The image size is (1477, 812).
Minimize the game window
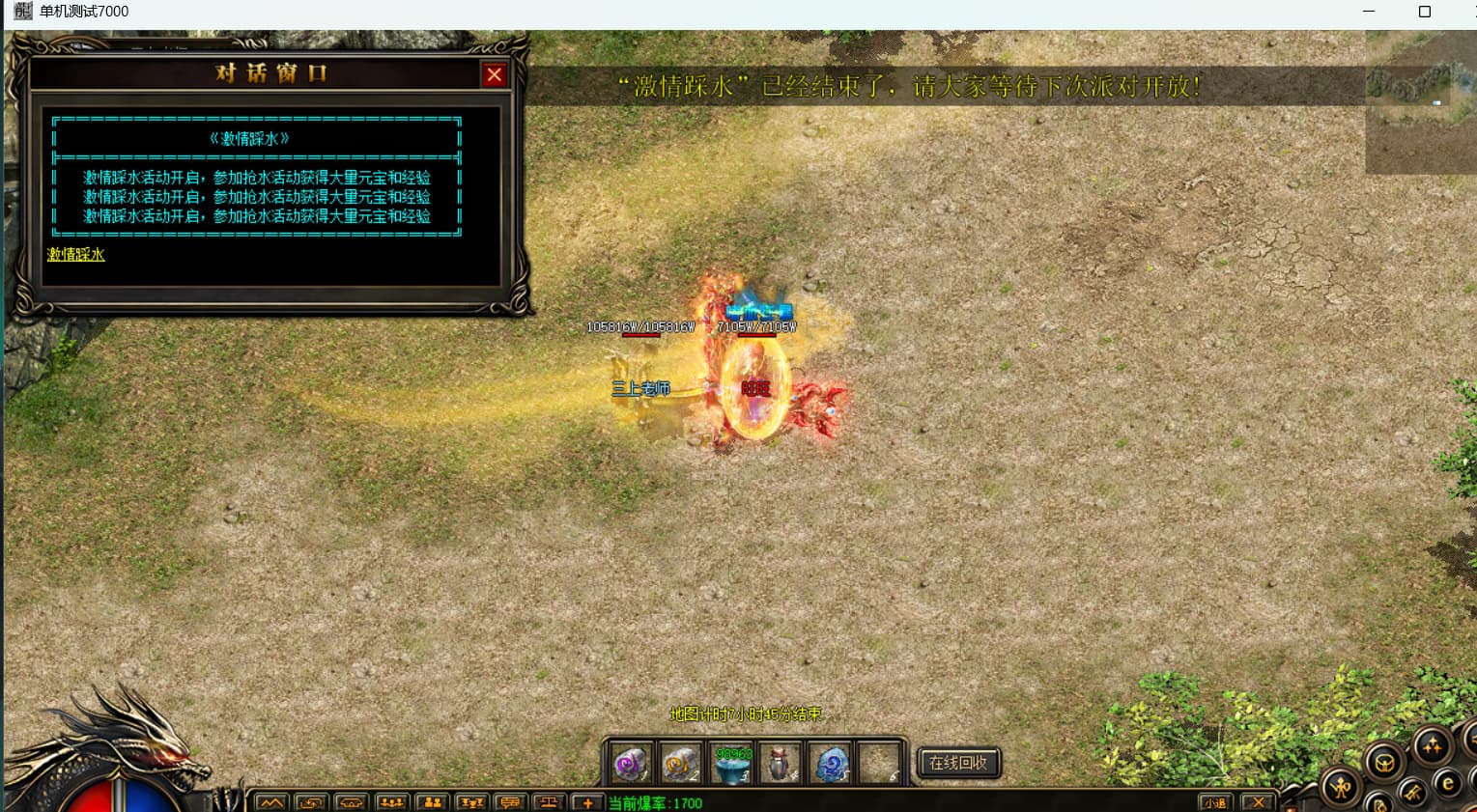(1369, 12)
